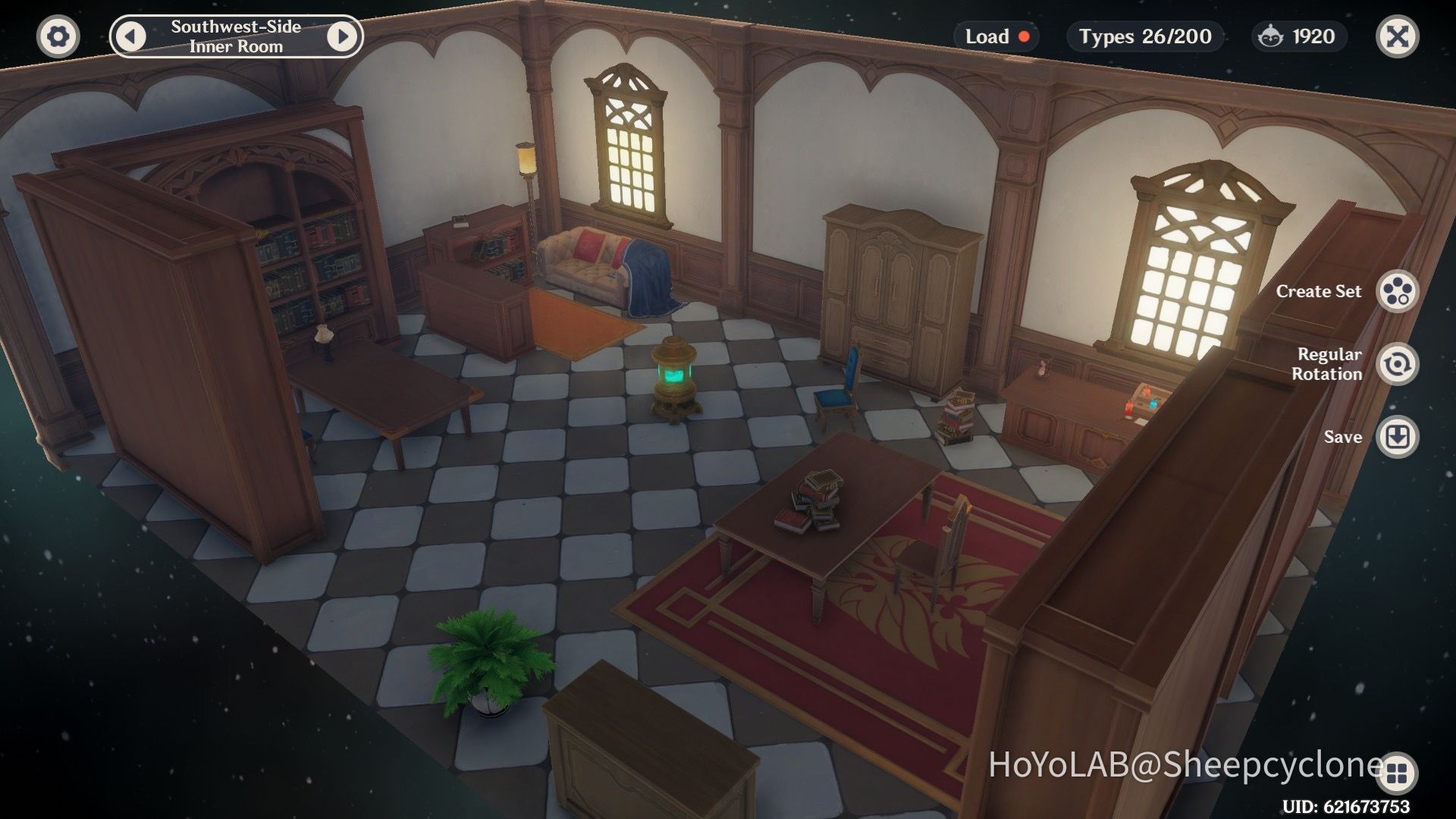Click the Southwest-Side Inner Room title

[237, 35]
